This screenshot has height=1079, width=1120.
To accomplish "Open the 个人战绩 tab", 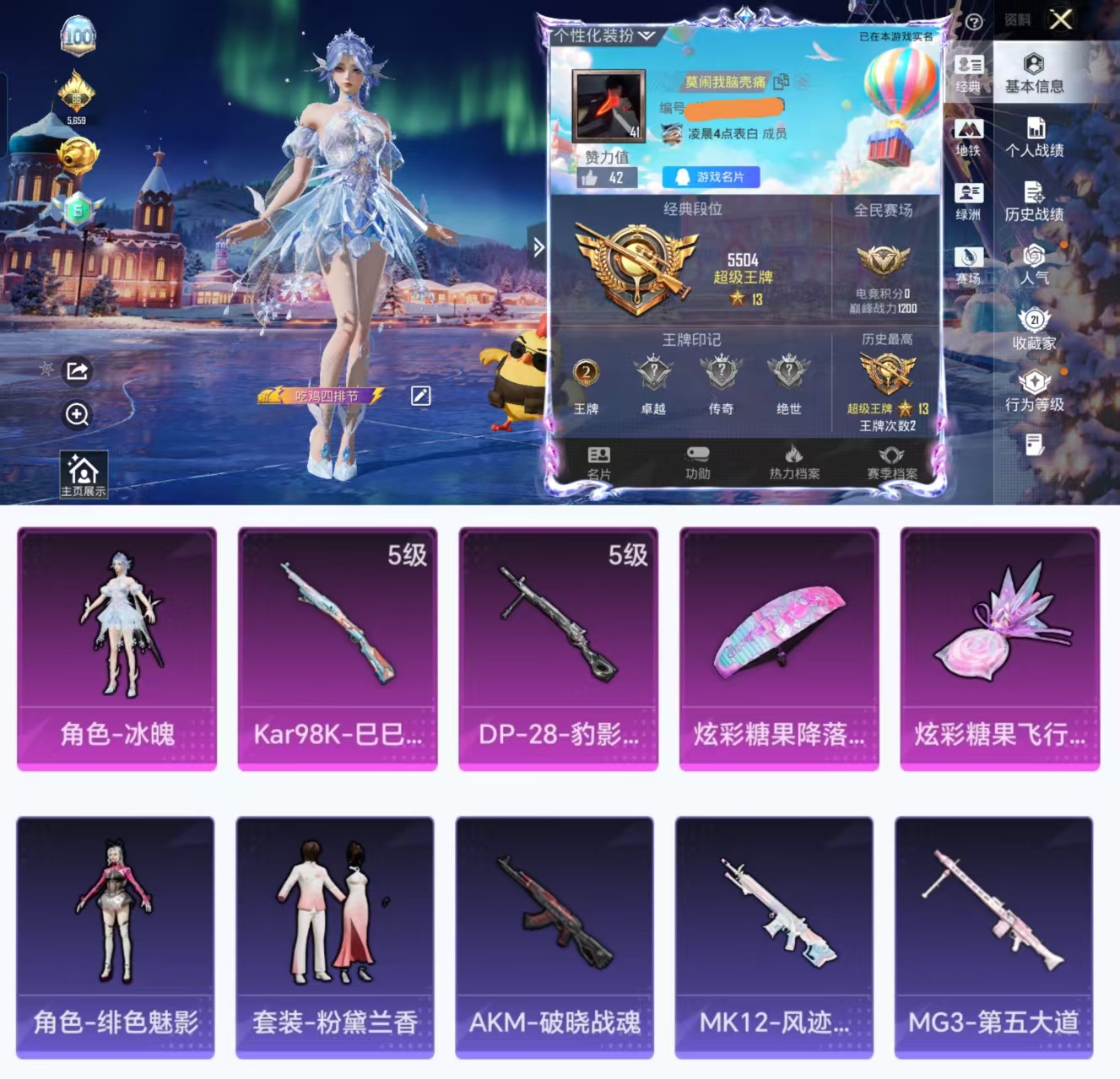I will [x=1033, y=139].
